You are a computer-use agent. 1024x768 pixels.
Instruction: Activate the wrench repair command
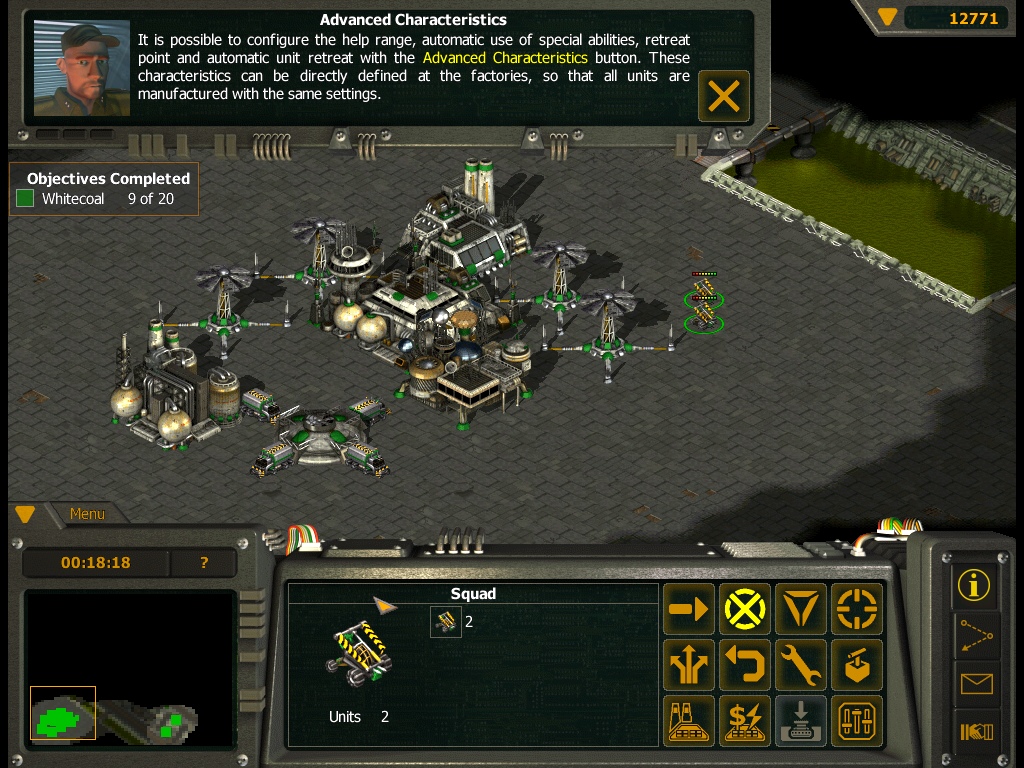point(801,665)
